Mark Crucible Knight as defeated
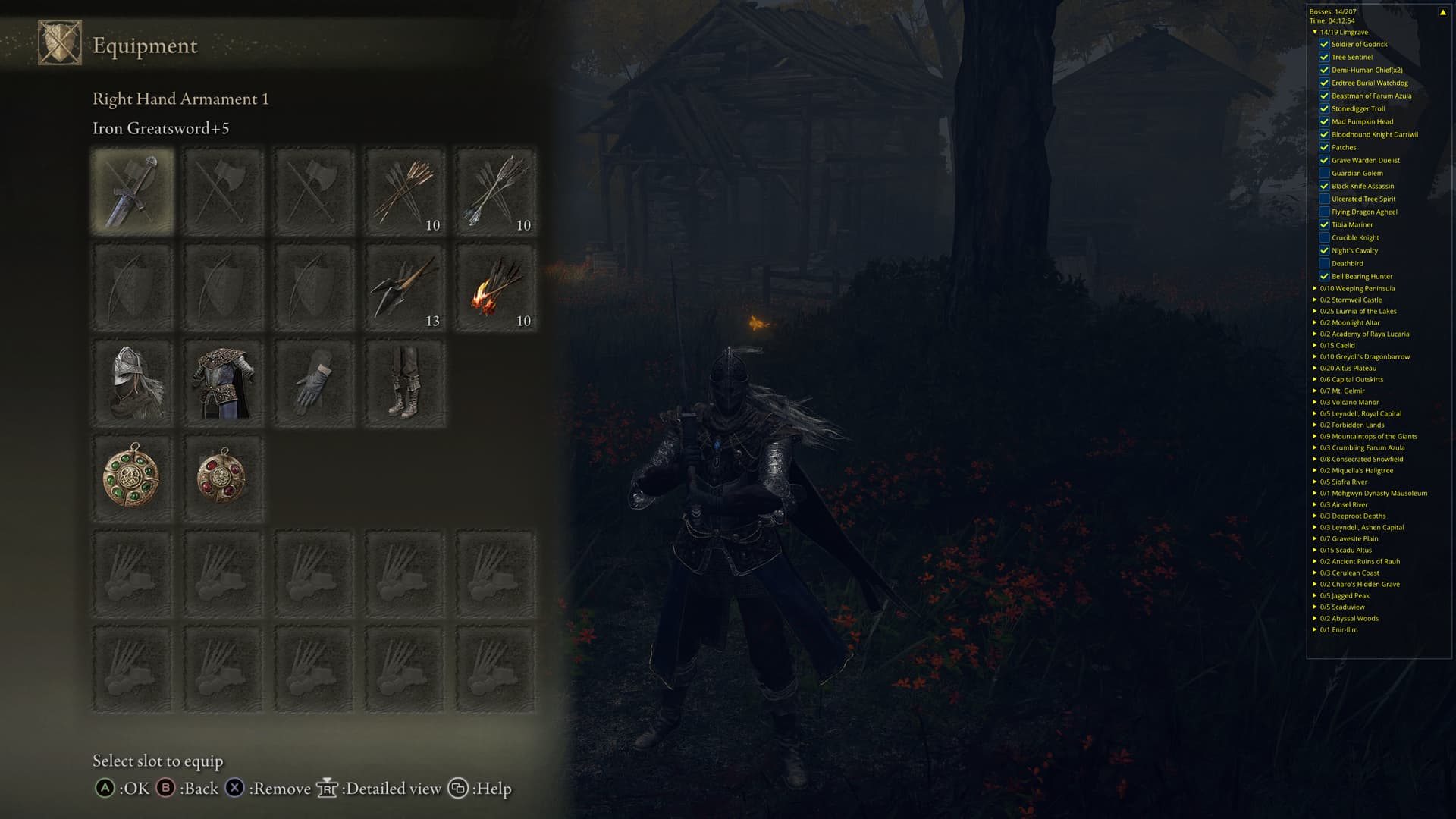1456x819 pixels. pos(1324,237)
